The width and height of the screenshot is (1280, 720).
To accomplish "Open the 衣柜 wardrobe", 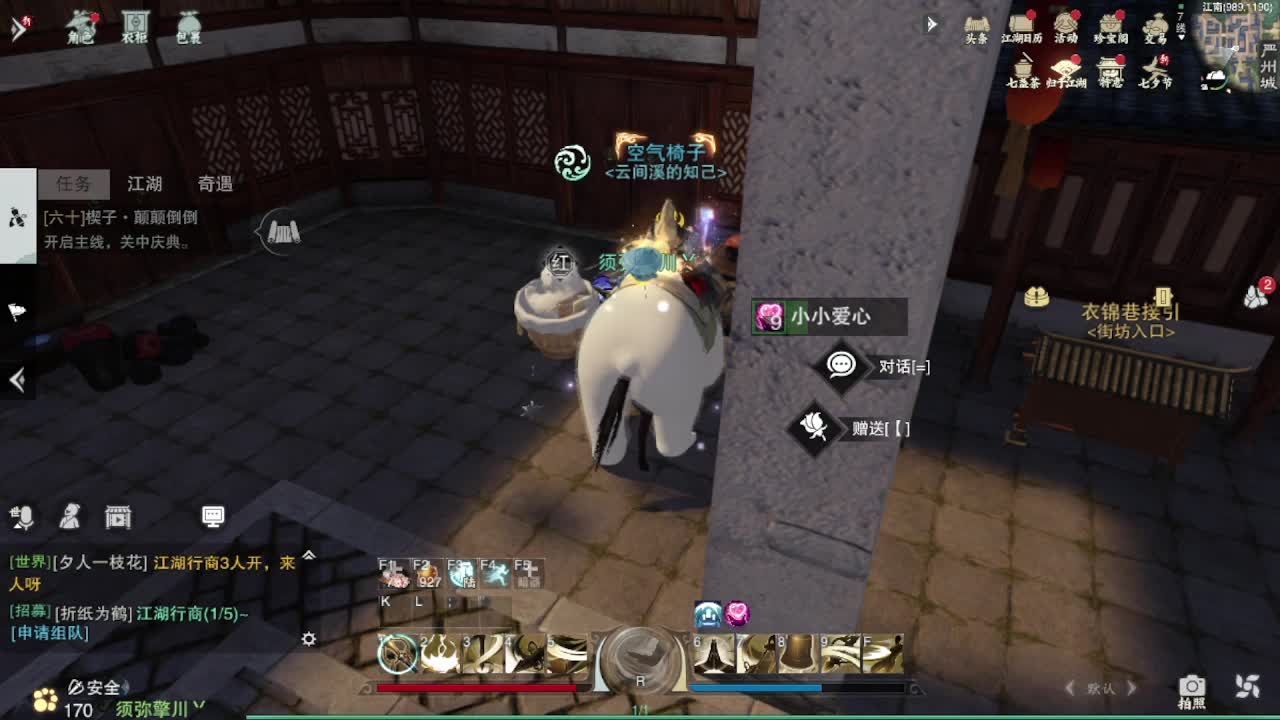I will point(134,26).
